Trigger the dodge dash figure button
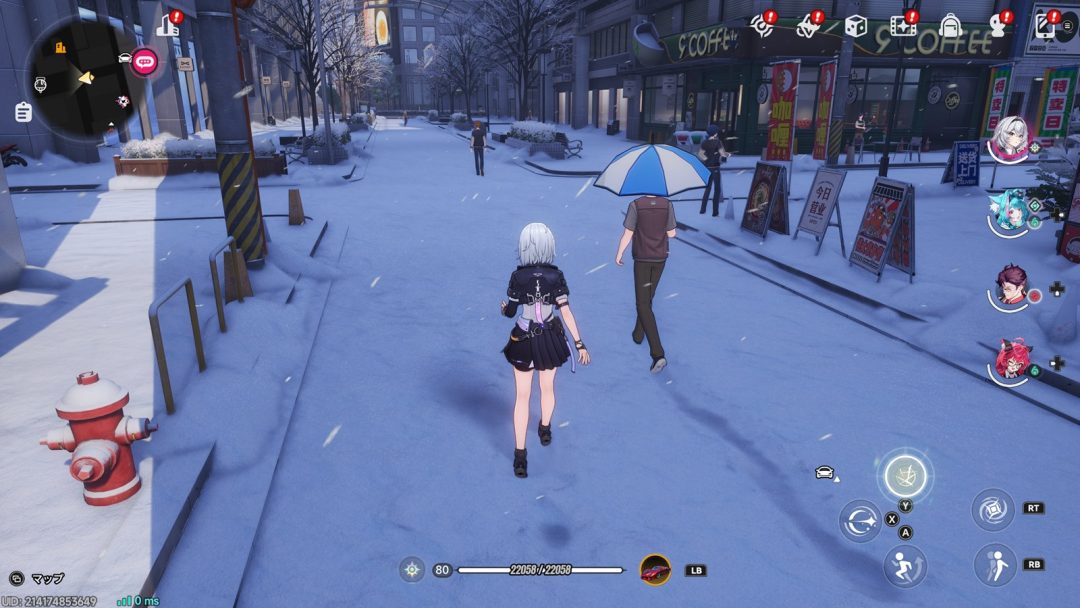The height and width of the screenshot is (608, 1080). [x=995, y=565]
